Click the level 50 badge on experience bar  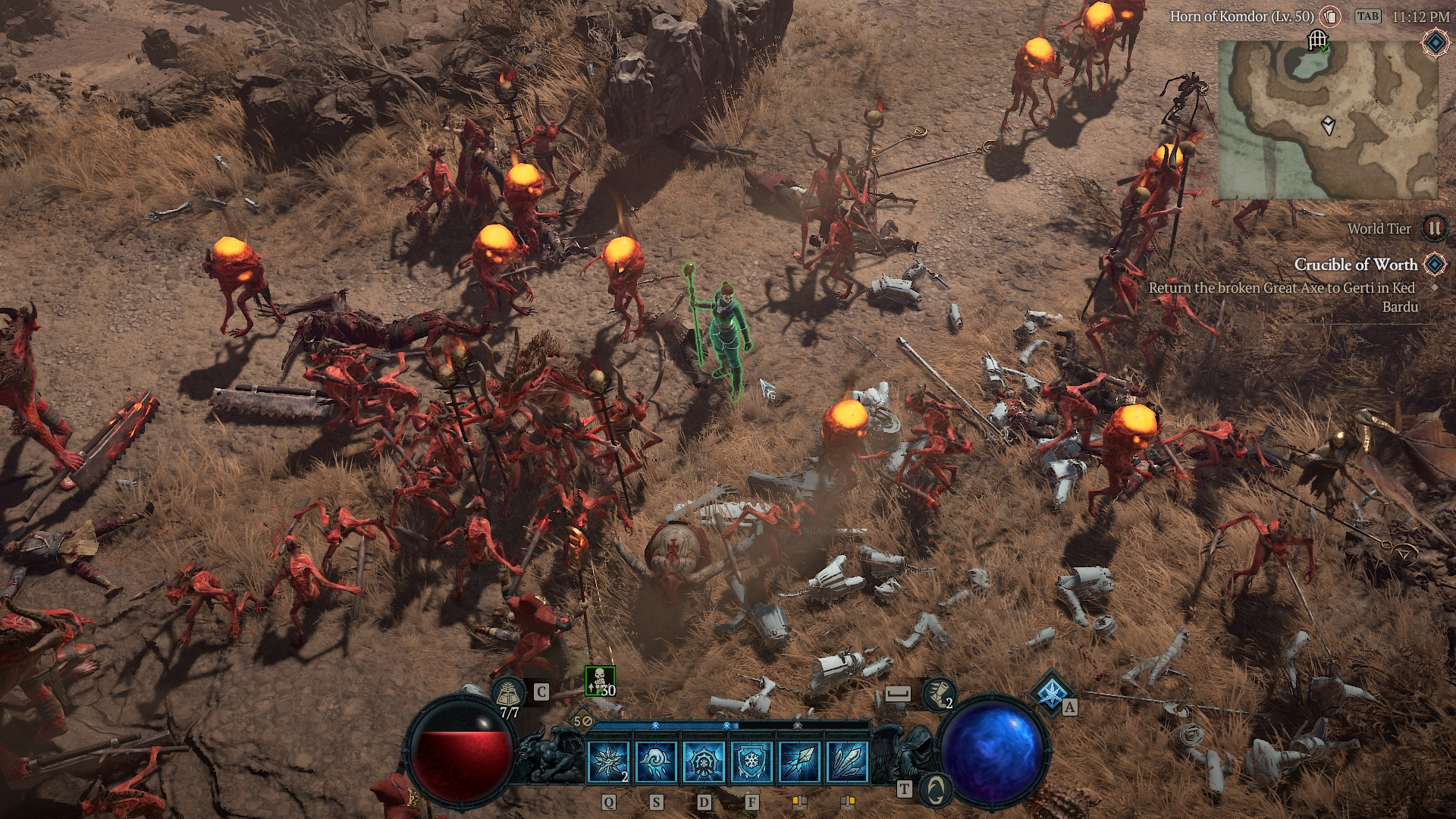pyautogui.click(x=582, y=721)
